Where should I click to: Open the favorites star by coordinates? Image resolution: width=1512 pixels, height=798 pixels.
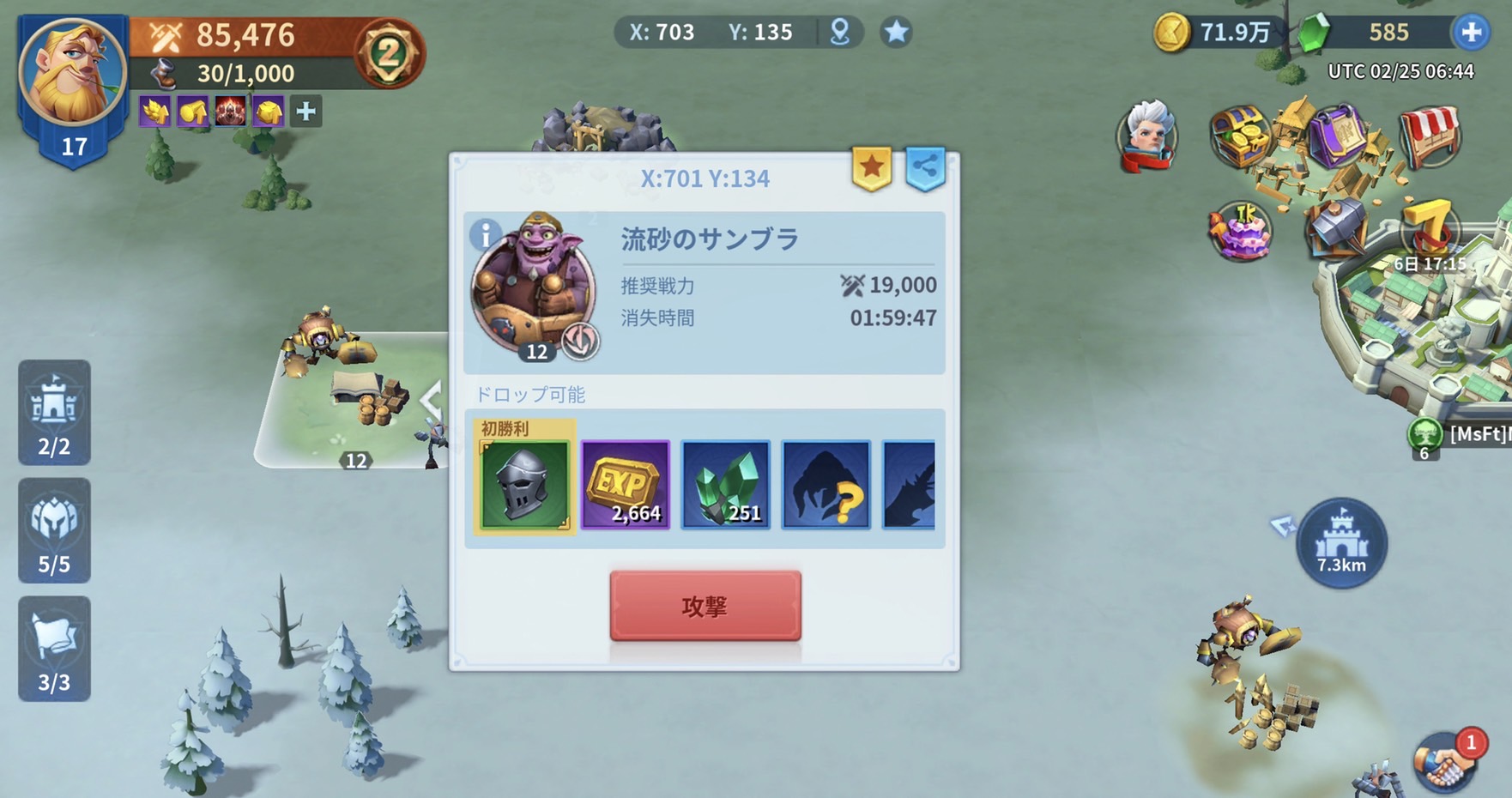pos(896,33)
